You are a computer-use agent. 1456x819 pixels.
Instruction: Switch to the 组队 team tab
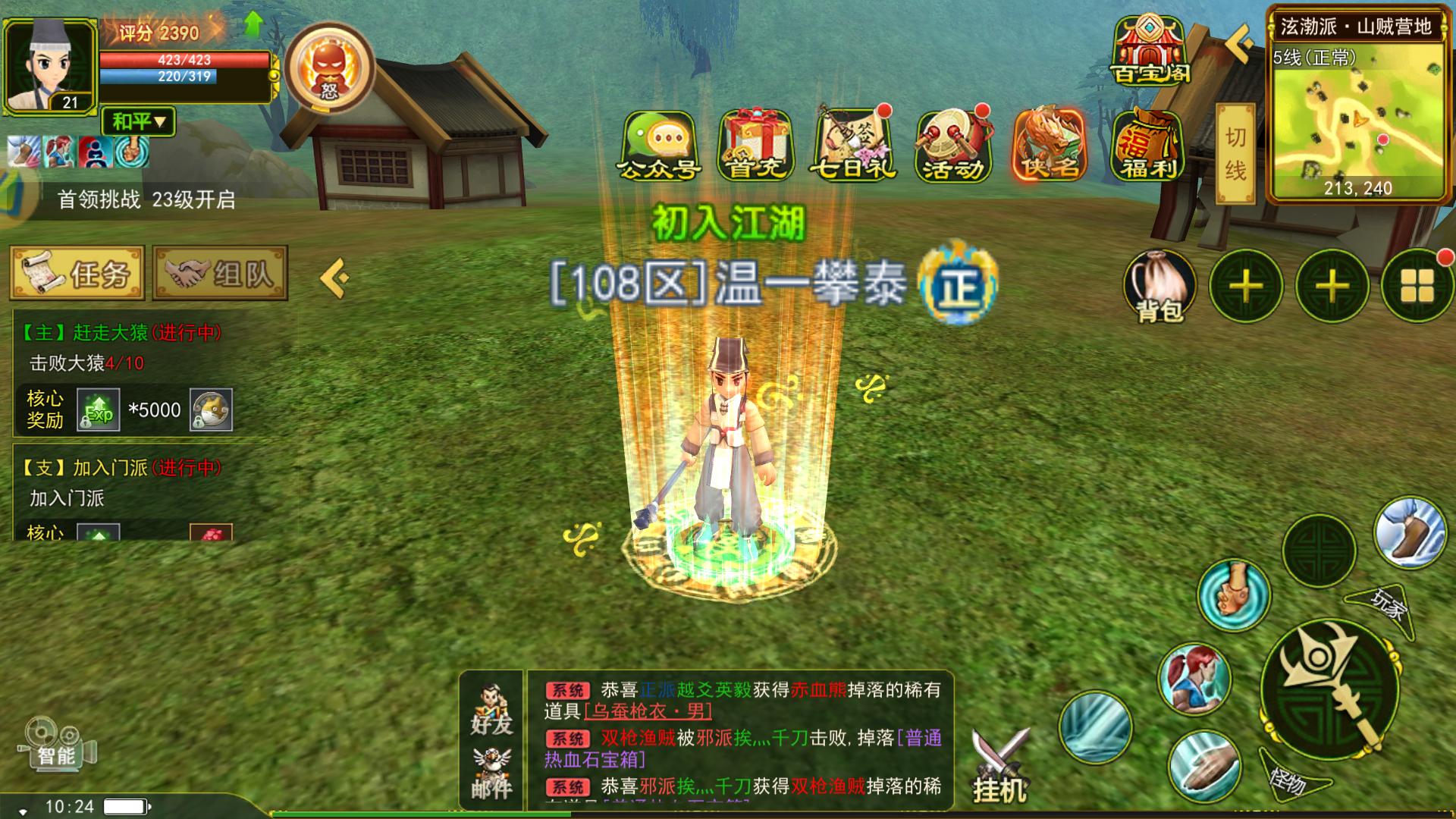pos(220,273)
